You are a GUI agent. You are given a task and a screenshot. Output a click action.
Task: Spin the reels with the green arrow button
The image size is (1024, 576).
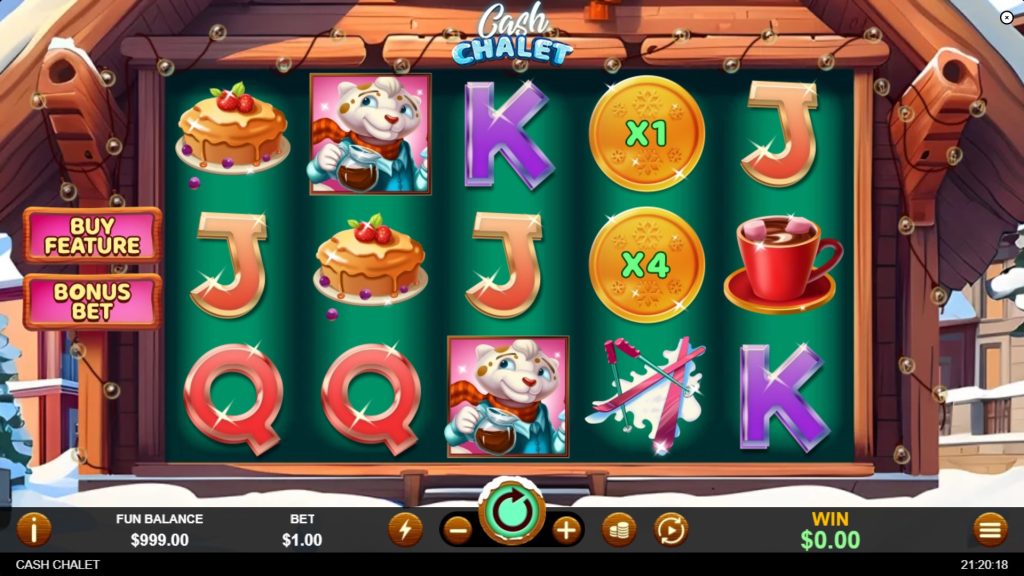(x=512, y=510)
